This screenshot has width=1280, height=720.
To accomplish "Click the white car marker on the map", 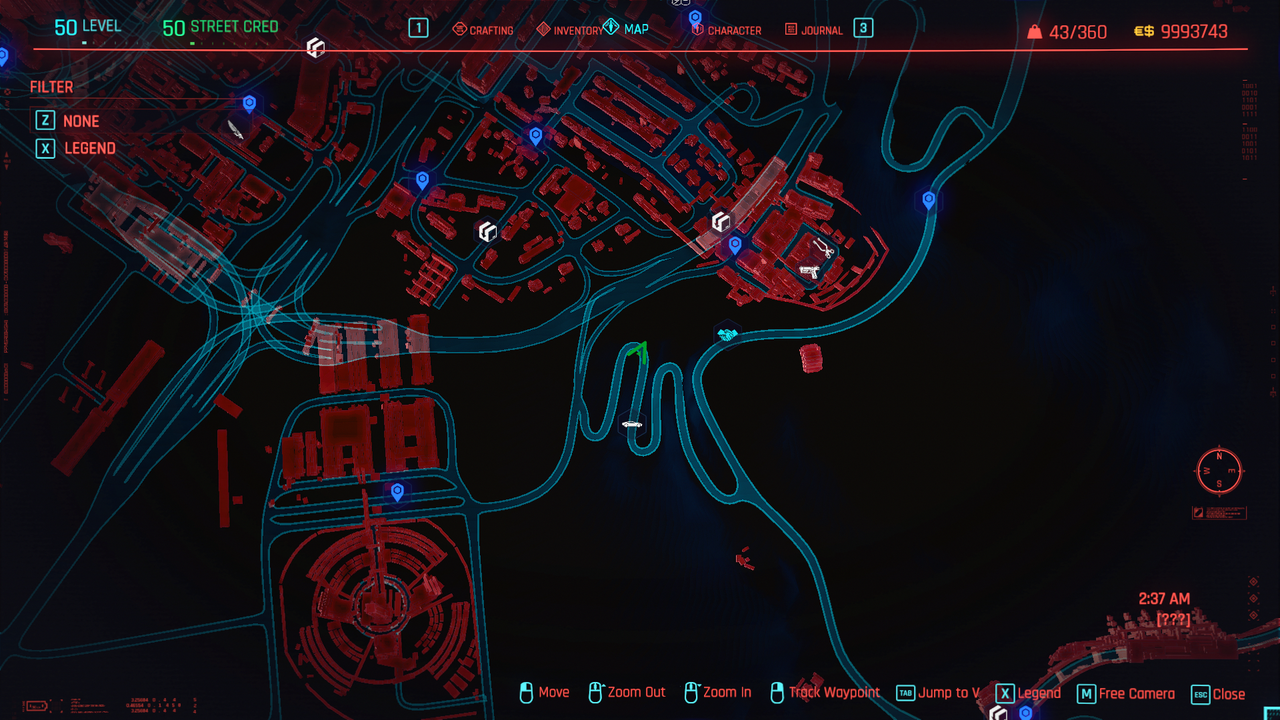I will click(x=632, y=424).
